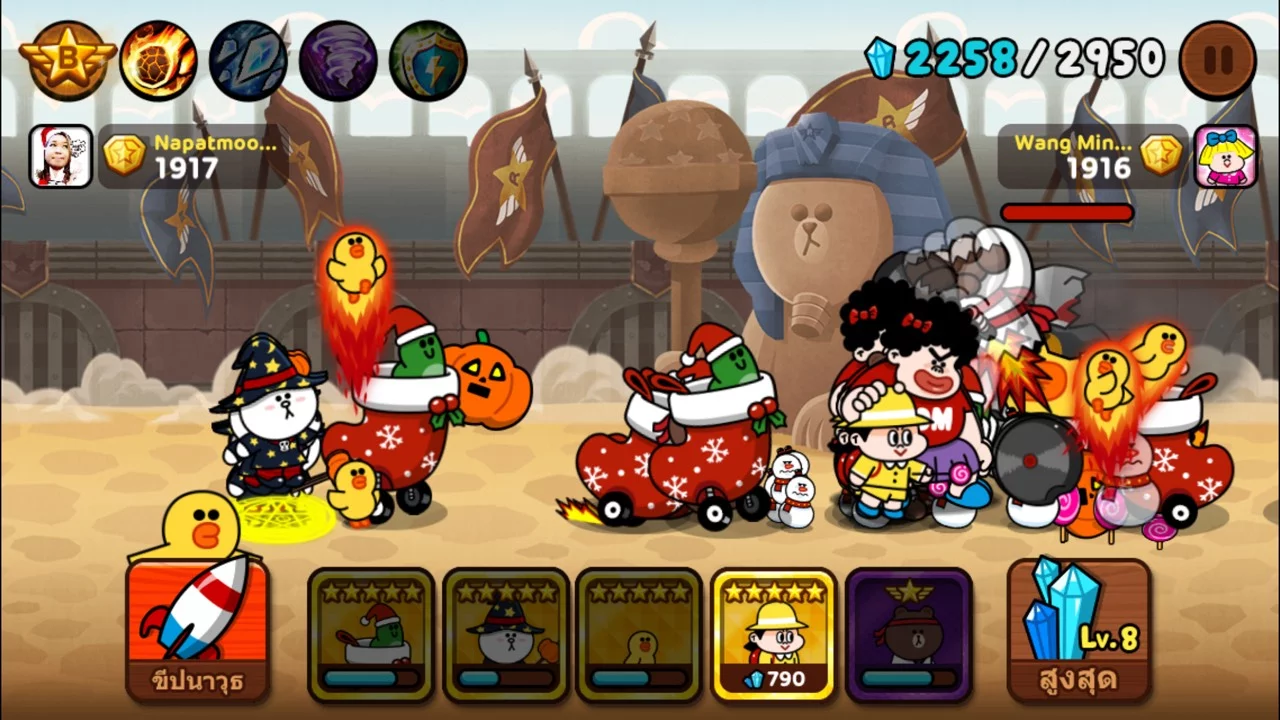View Napatmoo player profile picture
This screenshot has width=1280, height=720.
[x=61, y=156]
